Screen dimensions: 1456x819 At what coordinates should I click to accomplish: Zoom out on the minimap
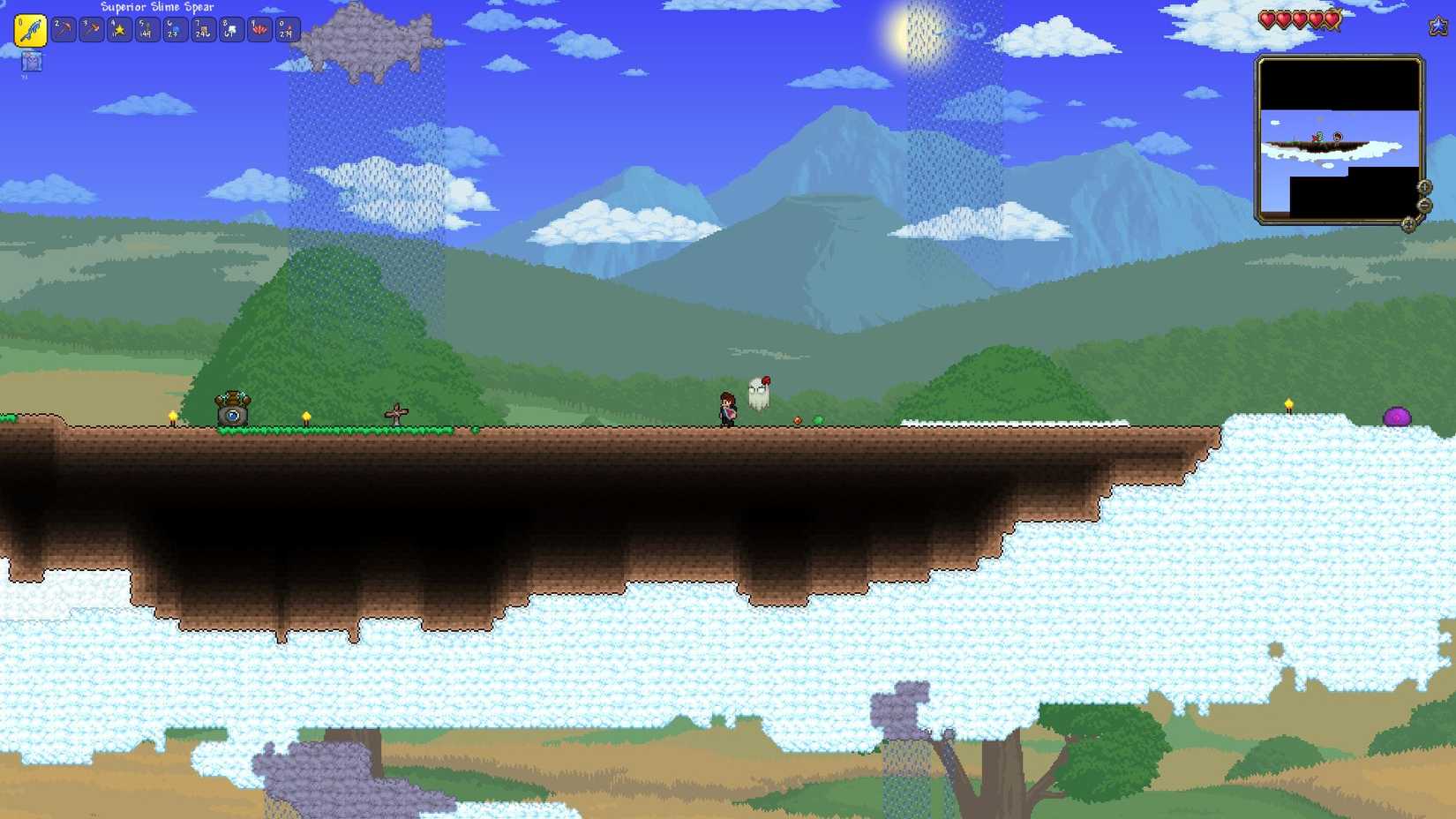tap(1423, 205)
